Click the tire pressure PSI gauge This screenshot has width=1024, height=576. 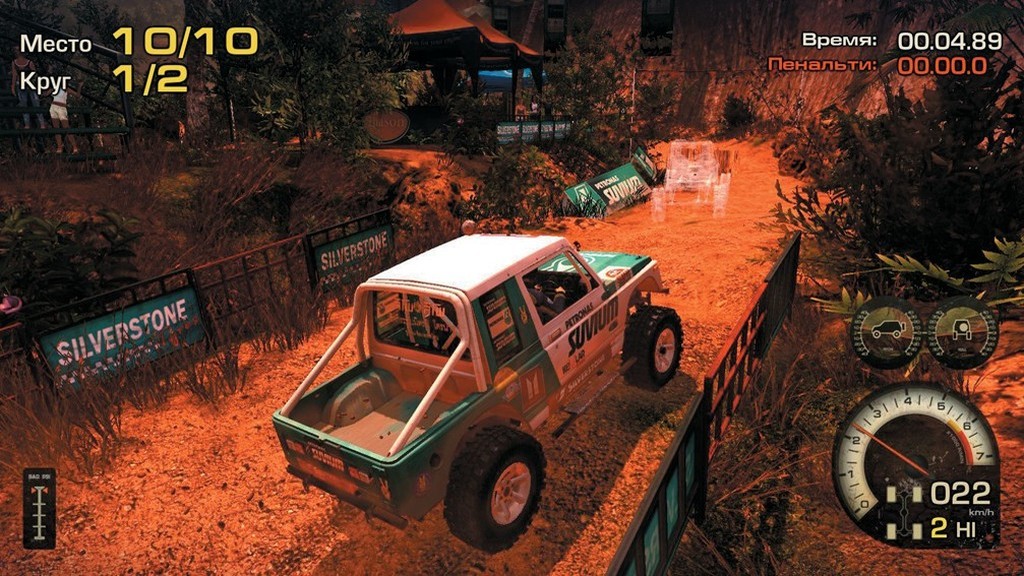[x=39, y=507]
